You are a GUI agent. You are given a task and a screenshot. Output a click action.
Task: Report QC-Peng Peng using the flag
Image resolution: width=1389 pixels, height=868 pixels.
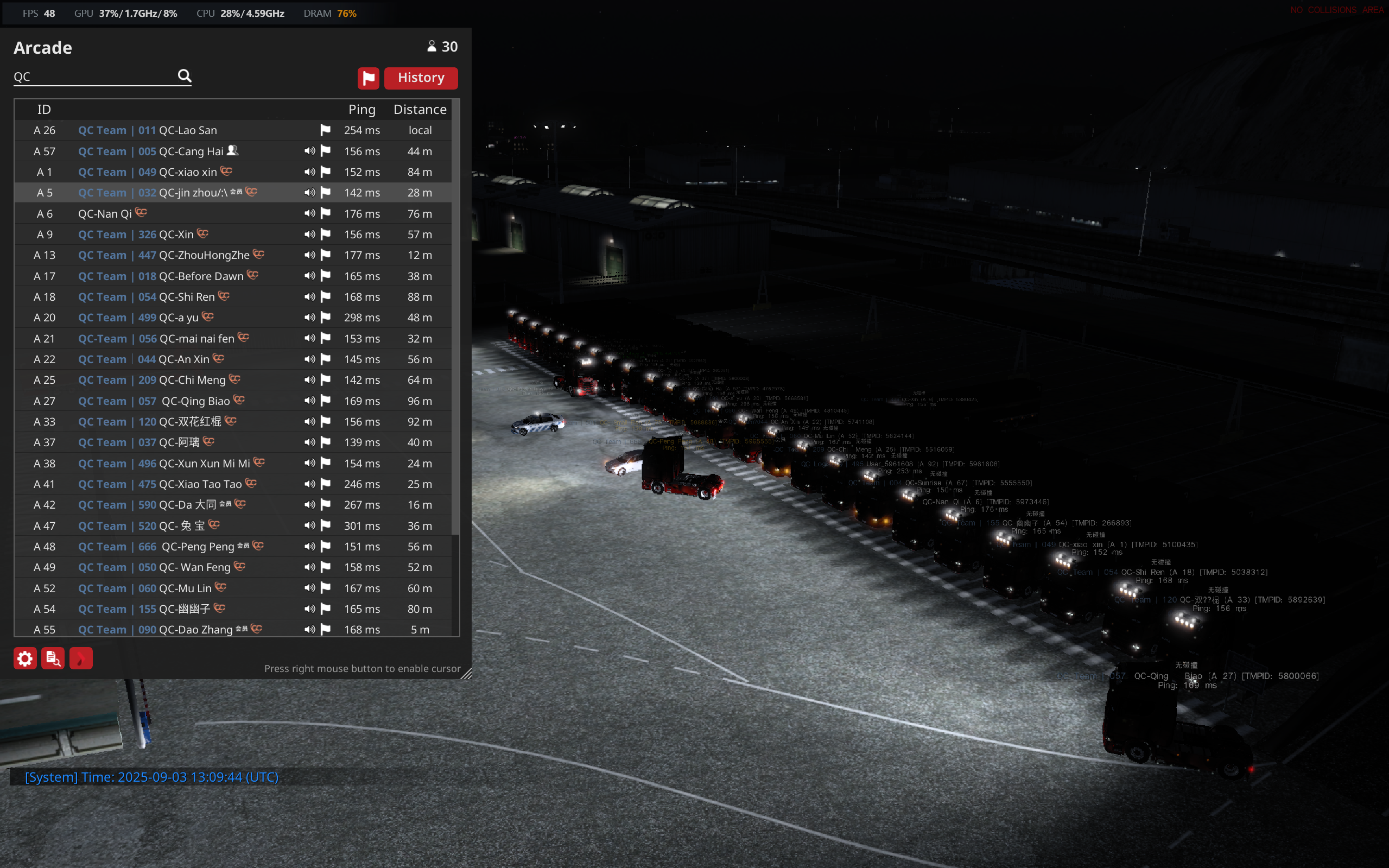(326, 547)
